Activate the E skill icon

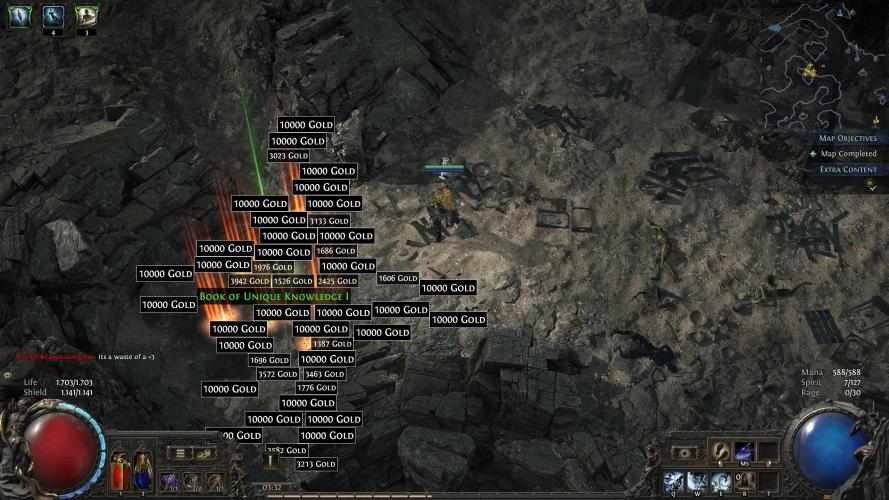[721, 481]
